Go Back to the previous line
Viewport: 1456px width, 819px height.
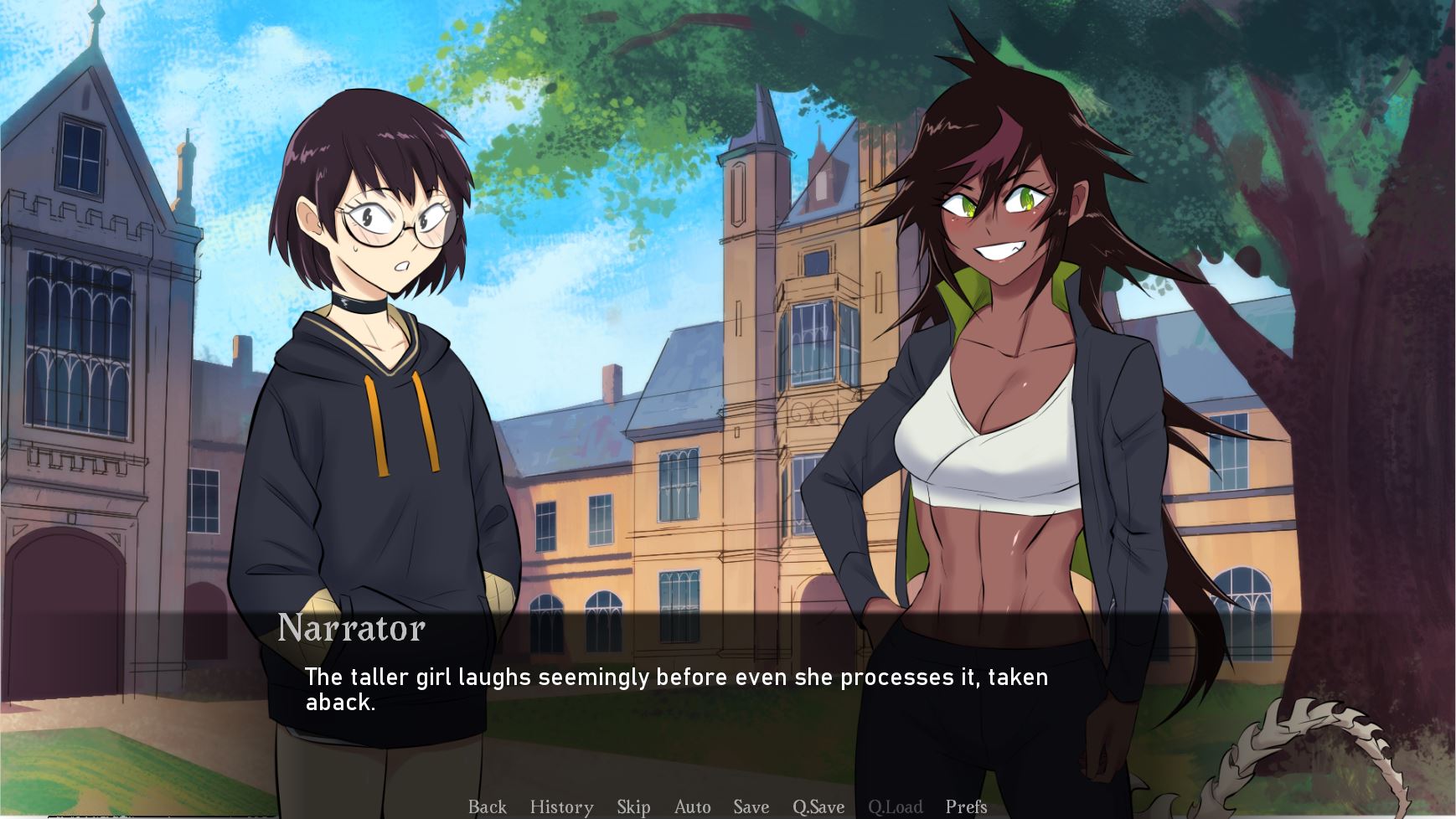pyautogui.click(x=487, y=806)
